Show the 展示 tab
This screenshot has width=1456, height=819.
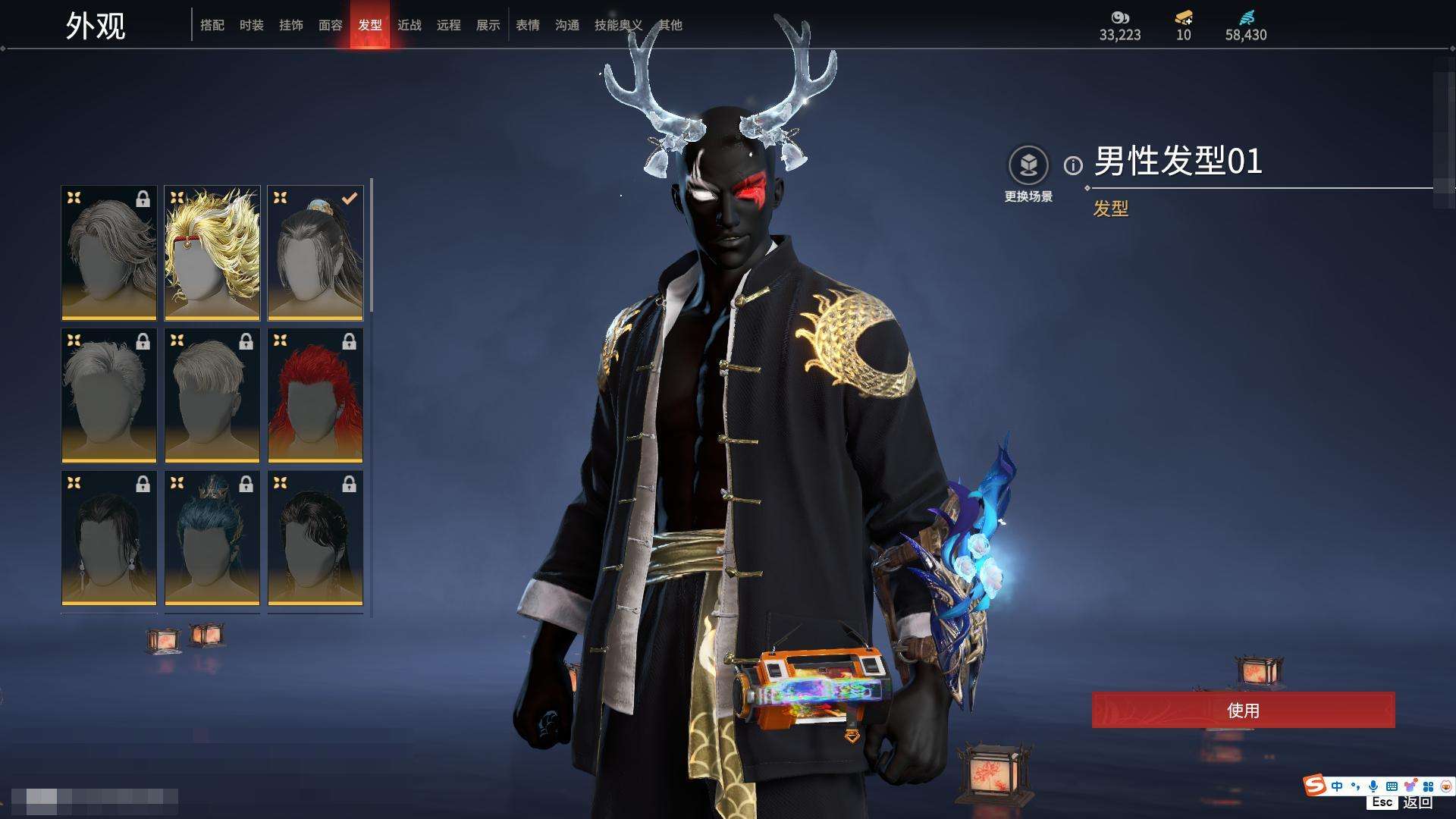(x=488, y=25)
